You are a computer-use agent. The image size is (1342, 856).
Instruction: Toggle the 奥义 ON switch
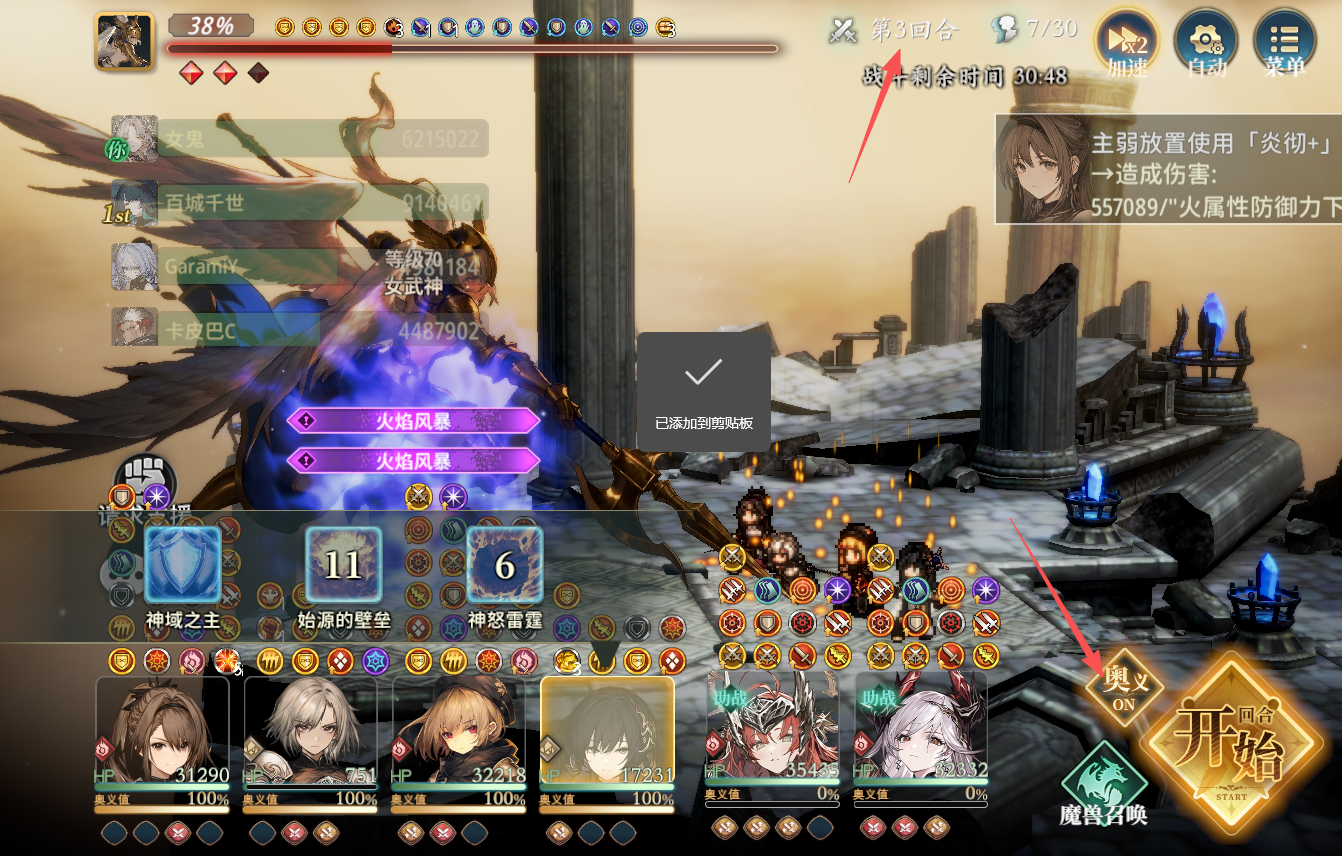(x=1125, y=688)
